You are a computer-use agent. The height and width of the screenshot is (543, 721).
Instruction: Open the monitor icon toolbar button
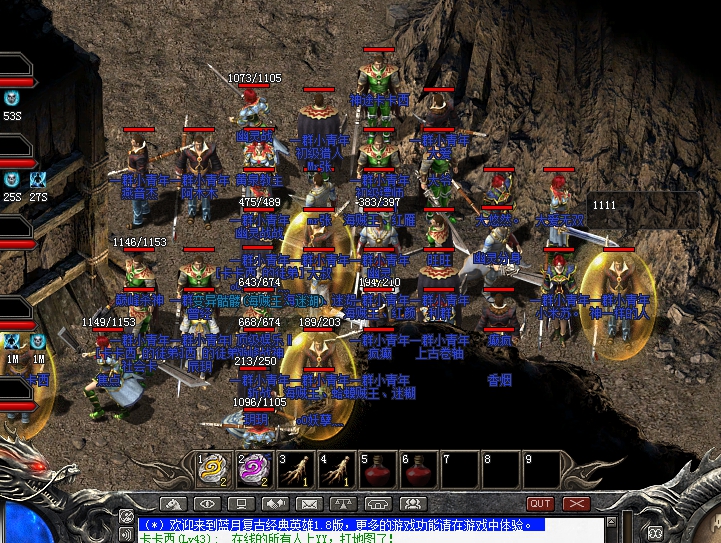pos(240,504)
